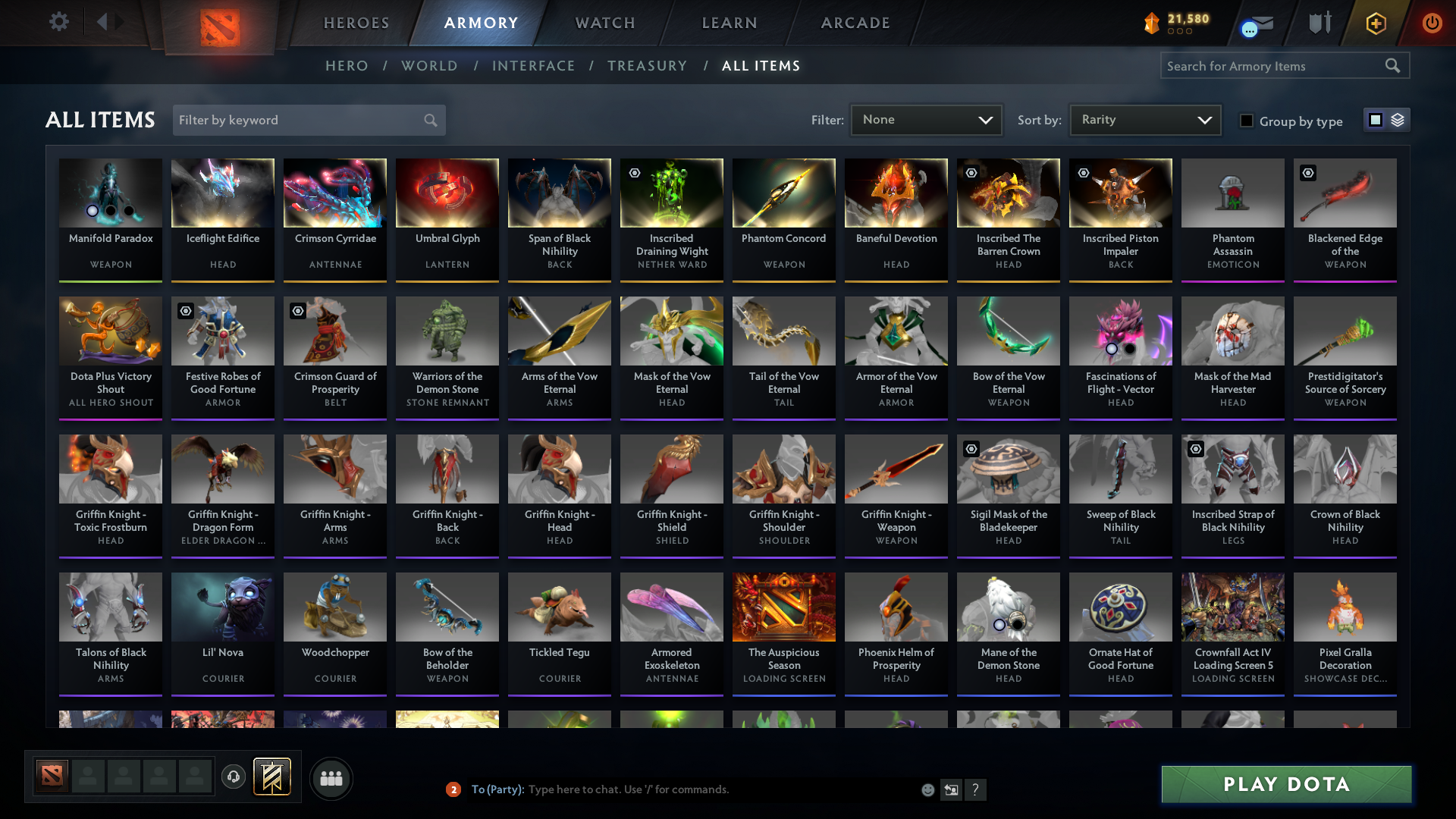Open the Sort by Rarity dropdown

pos(1144,120)
